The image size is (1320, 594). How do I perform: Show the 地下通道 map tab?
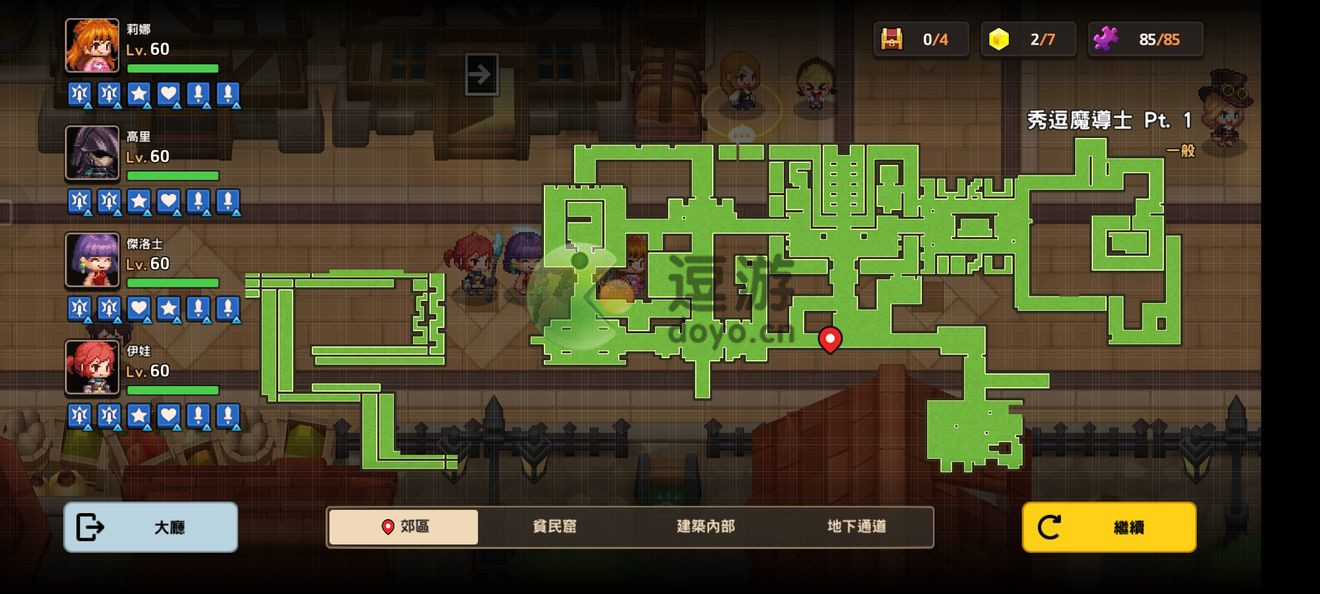[856, 527]
